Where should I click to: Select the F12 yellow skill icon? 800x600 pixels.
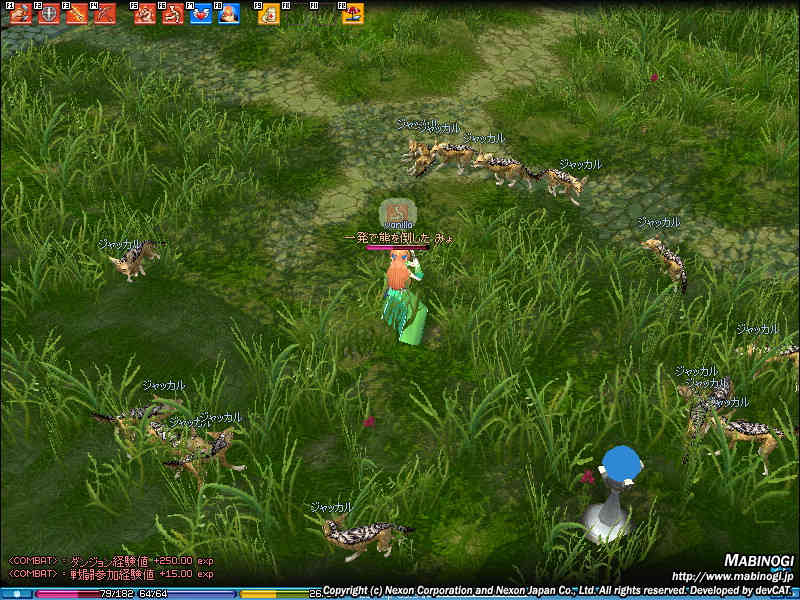(x=353, y=13)
